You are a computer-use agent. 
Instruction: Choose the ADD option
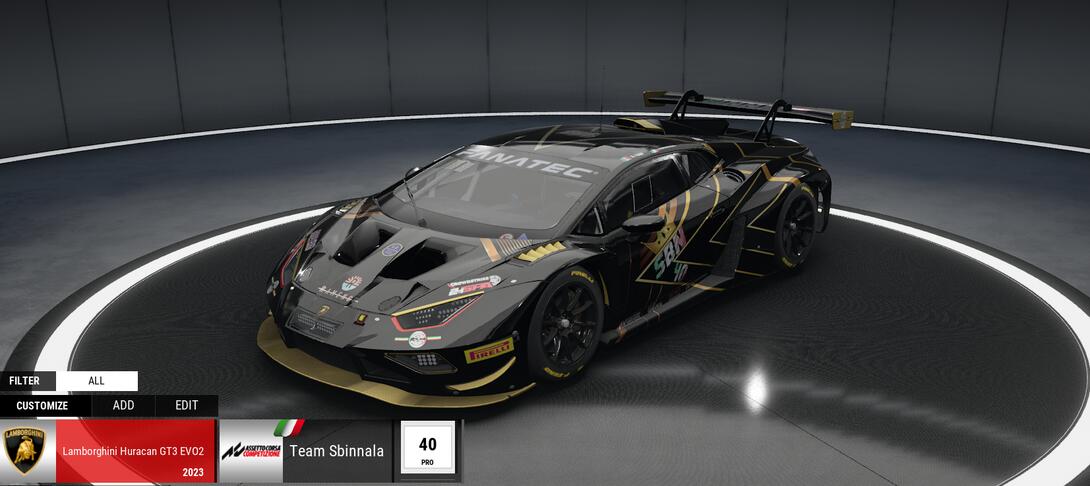(123, 406)
